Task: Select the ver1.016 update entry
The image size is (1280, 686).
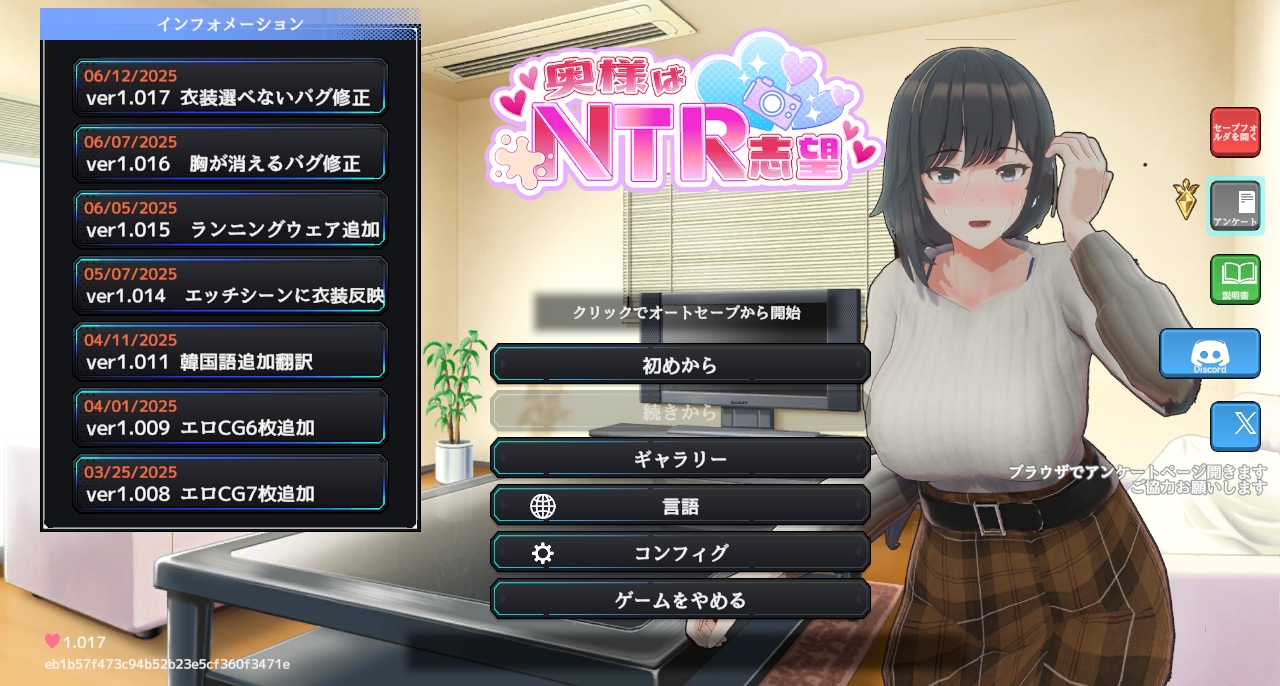Action: click(230, 154)
